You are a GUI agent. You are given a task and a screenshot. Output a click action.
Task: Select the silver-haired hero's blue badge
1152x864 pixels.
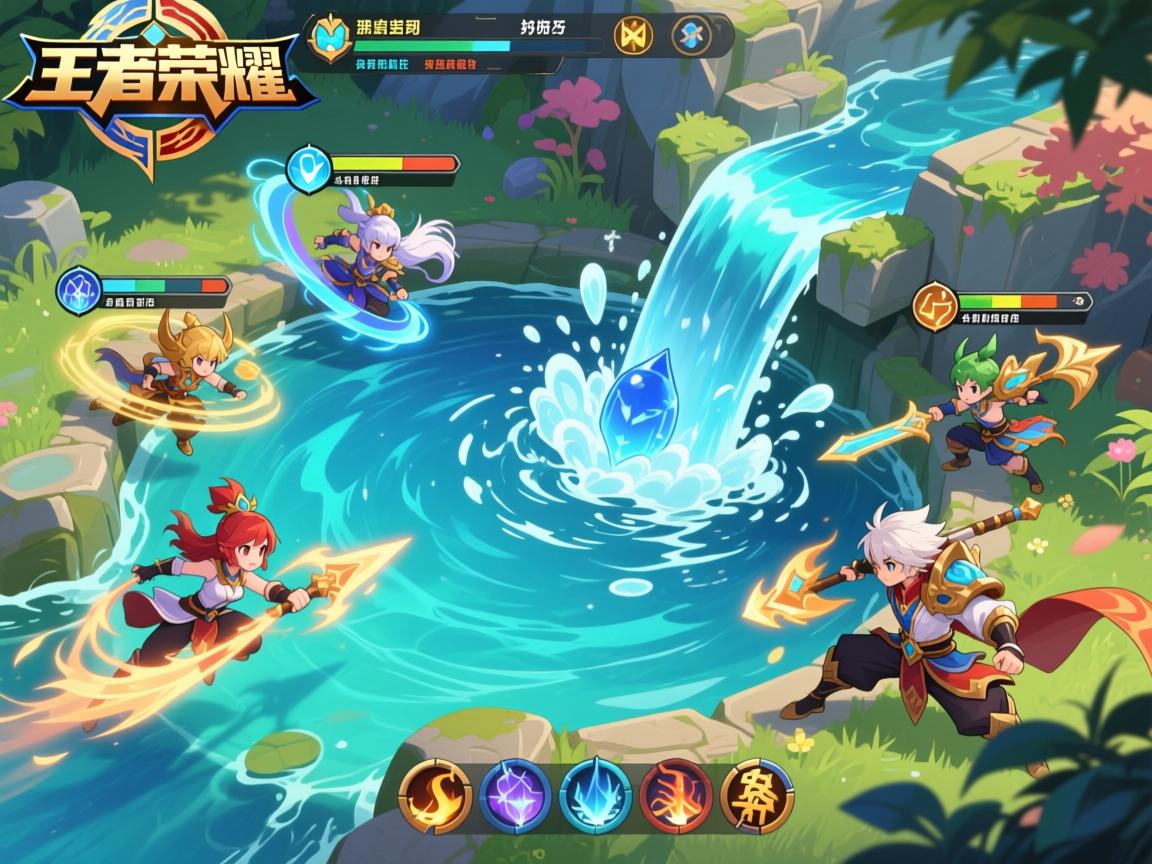307,168
